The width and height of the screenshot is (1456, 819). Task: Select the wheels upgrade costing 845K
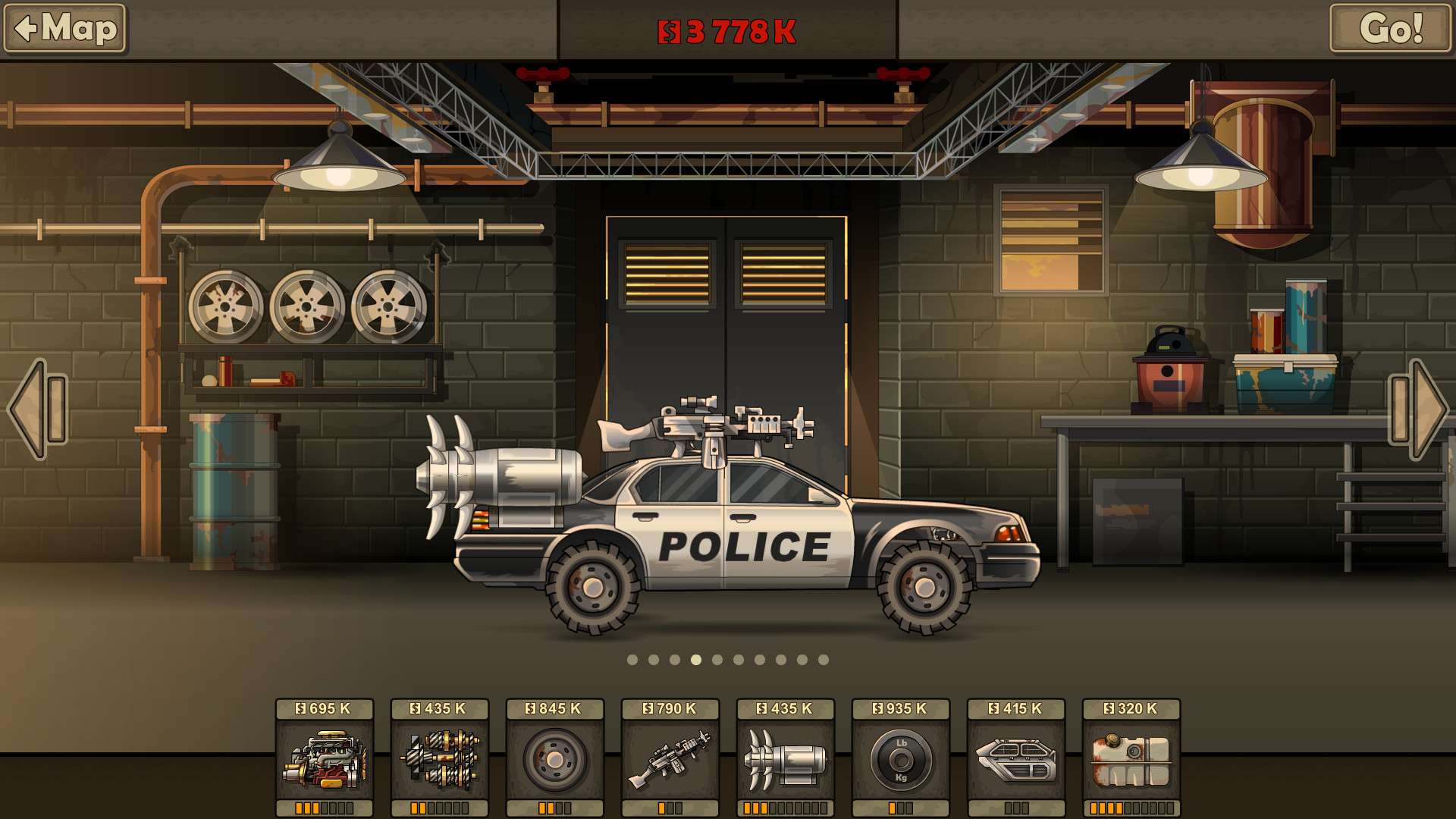tap(555, 758)
